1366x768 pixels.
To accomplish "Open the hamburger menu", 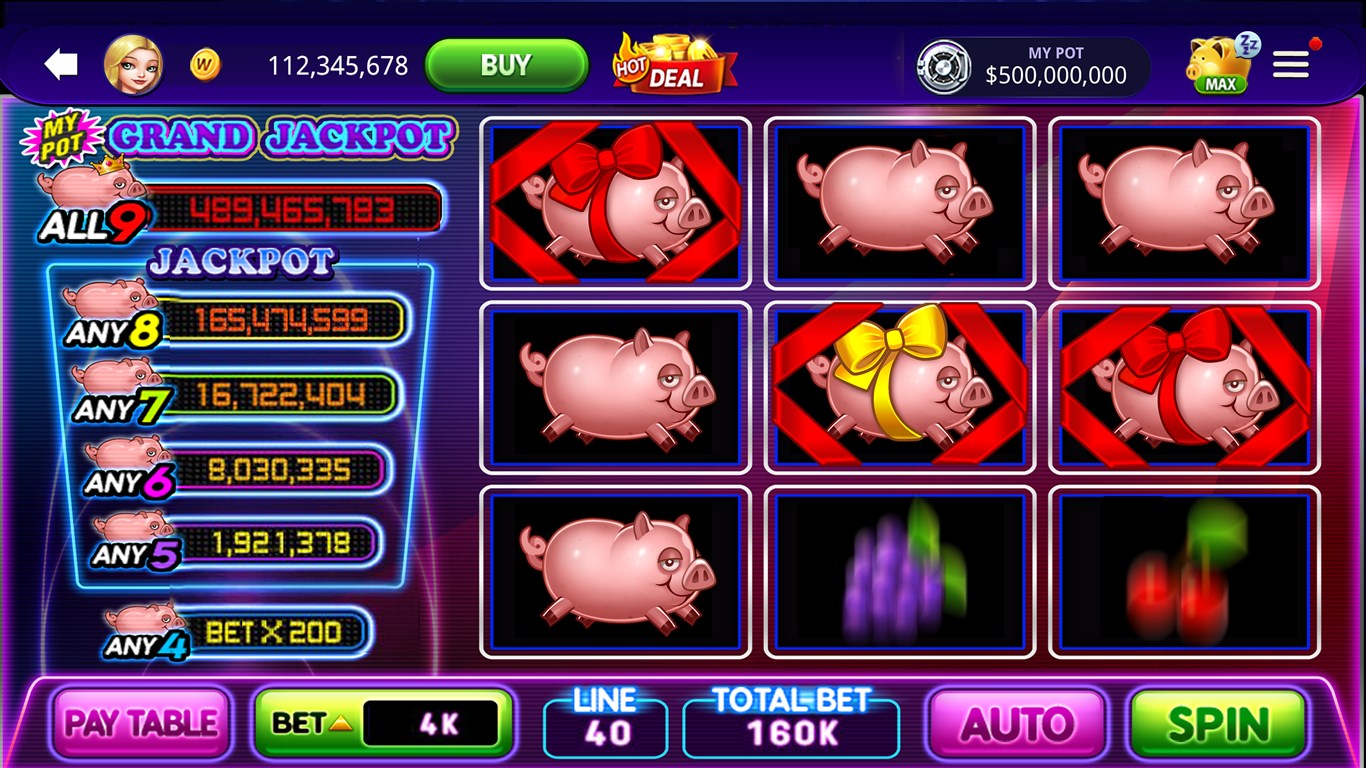I will point(1290,64).
